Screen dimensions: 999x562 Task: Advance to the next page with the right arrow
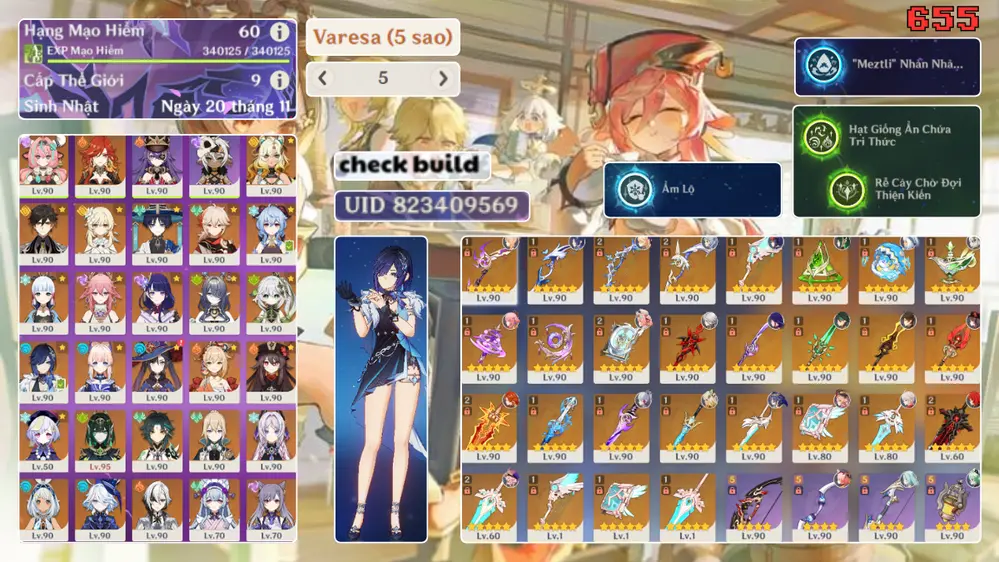[443, 78]
